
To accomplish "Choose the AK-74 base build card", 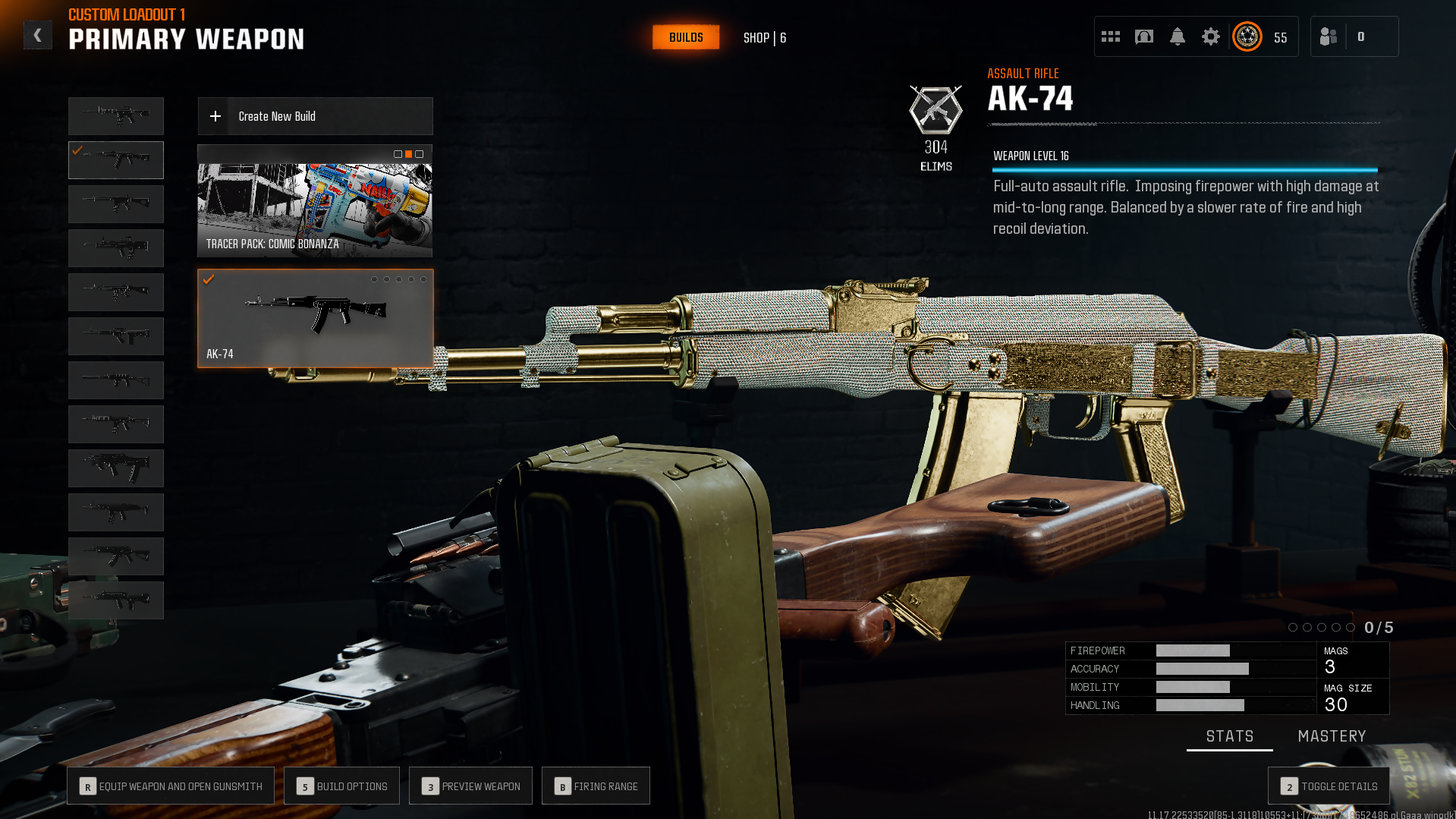I will pos(315,319).
